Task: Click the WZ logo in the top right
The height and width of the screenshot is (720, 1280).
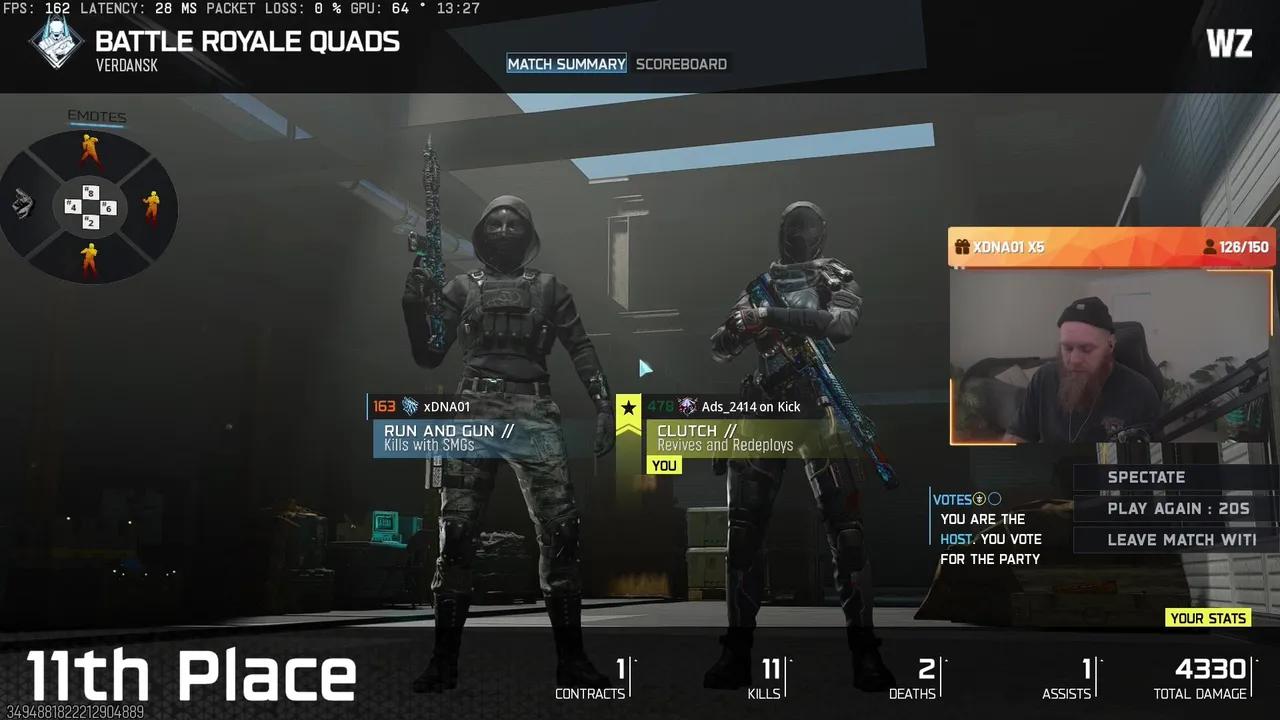Action: (x=1229, y=44)
